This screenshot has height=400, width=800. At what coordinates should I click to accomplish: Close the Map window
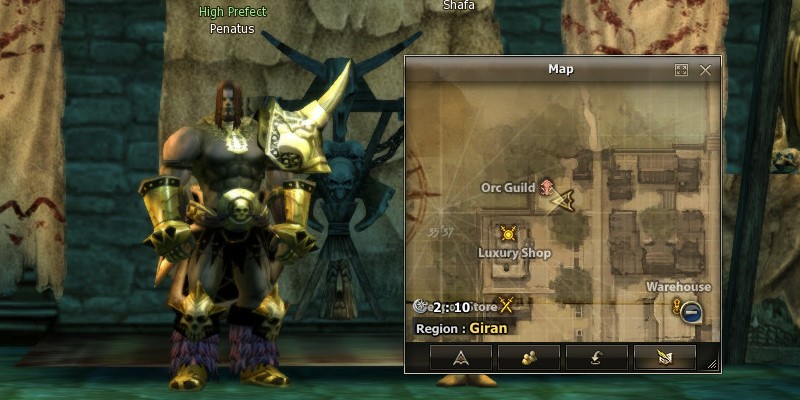pyautogui.click(x=705, y=70)
